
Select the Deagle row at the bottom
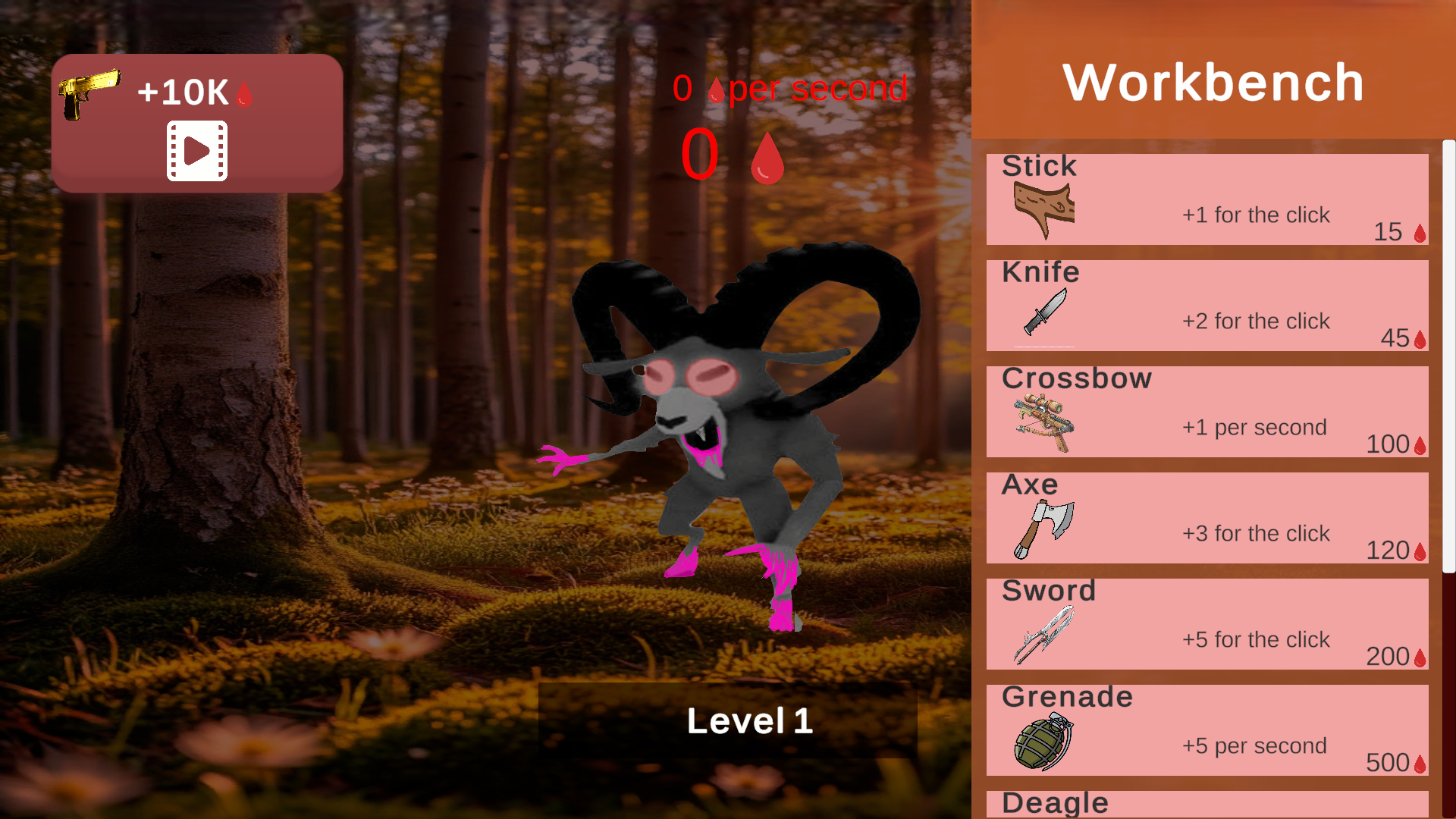click(1206, 804)
